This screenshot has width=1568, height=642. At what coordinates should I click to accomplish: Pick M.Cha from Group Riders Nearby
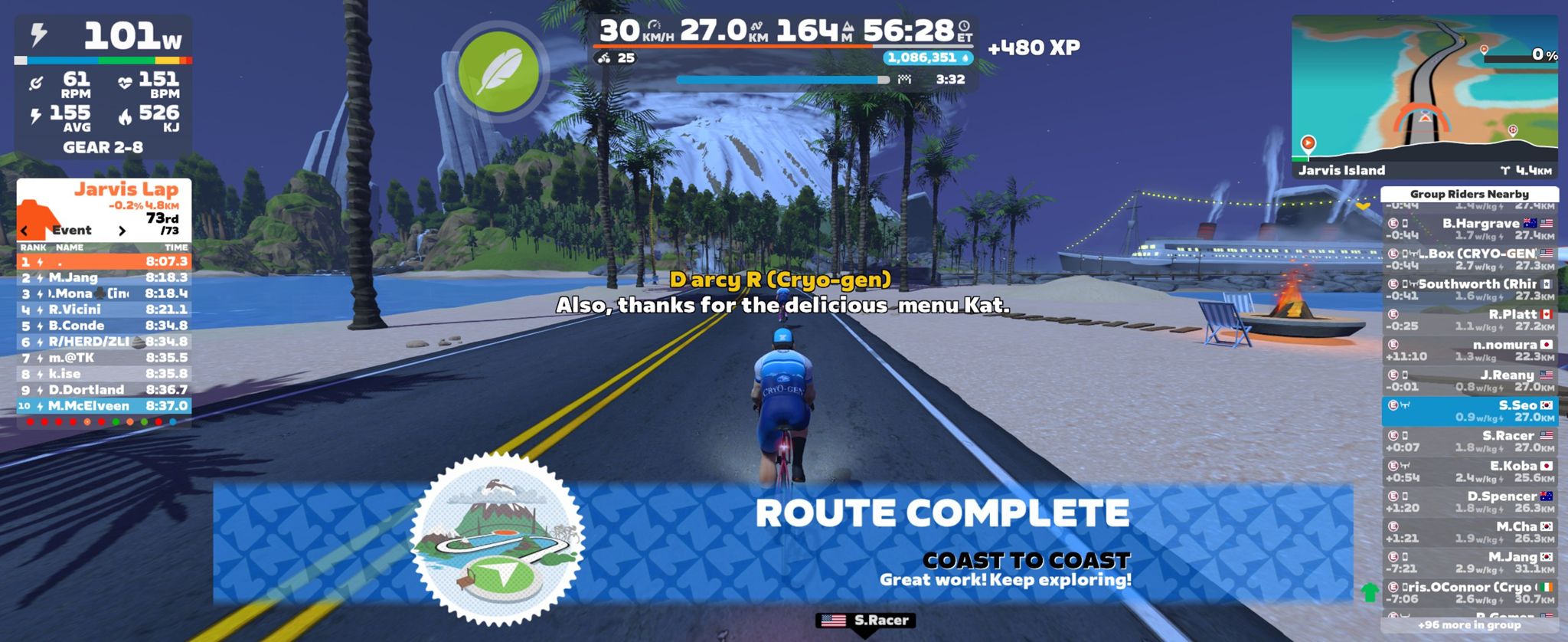(1469, 532)
